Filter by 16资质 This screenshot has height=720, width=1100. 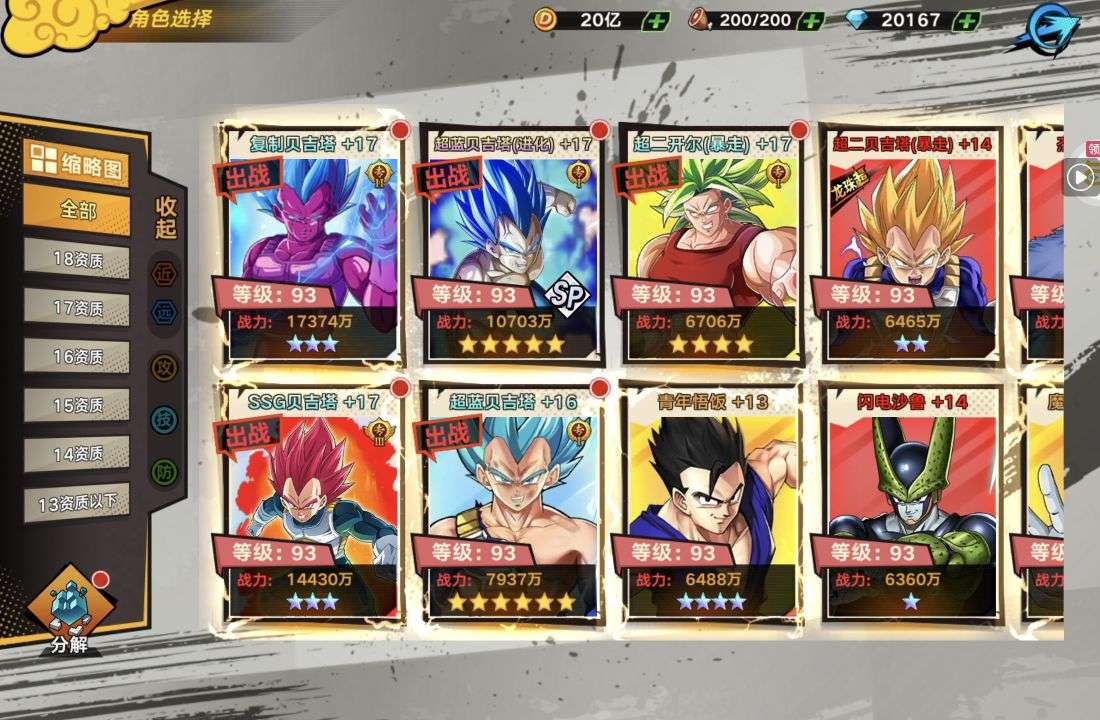pyautogui.click(x=77, y=356)
